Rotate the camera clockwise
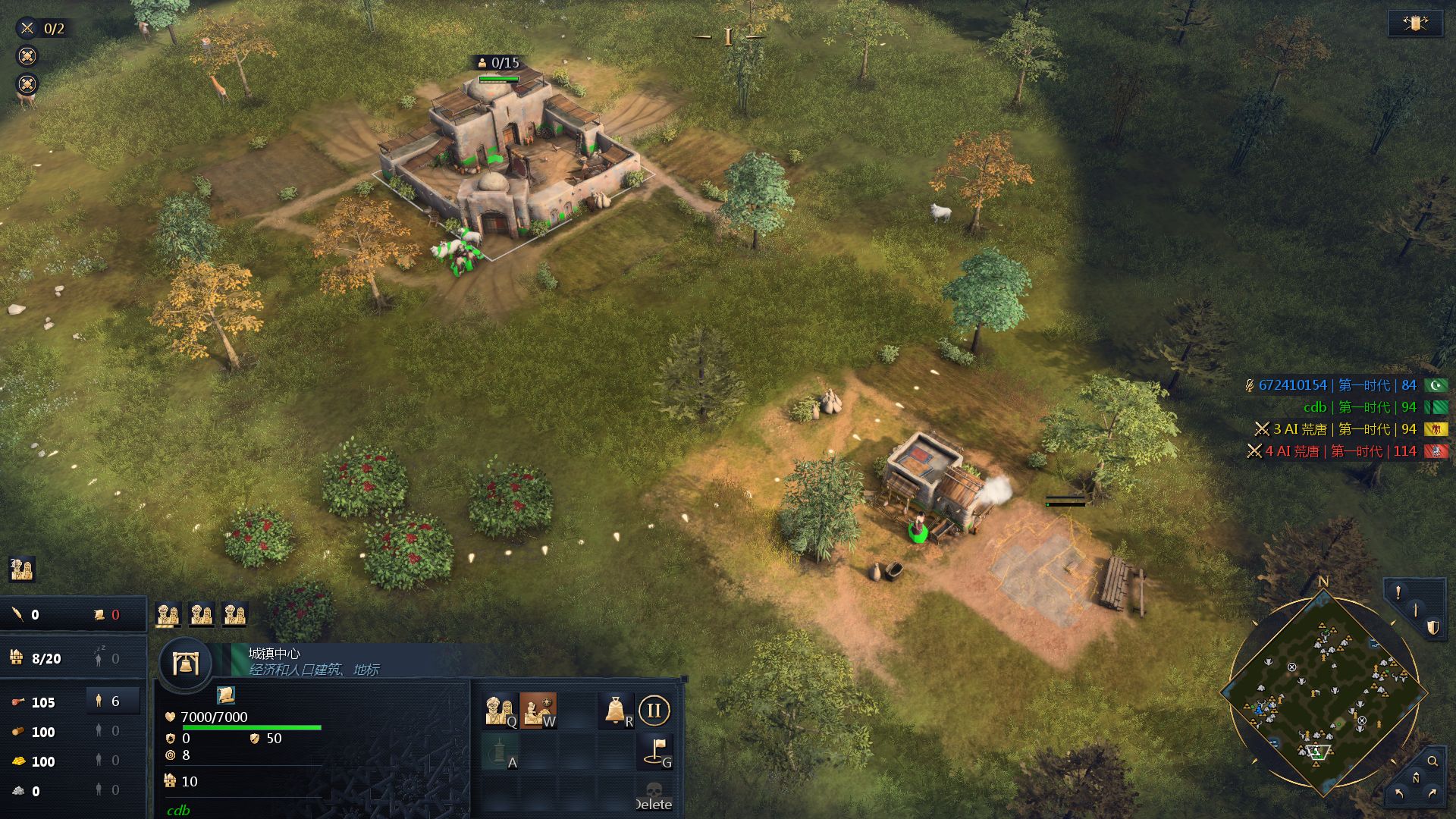The height and width of the screenshot is (819, 1456). pos(1432,794)
